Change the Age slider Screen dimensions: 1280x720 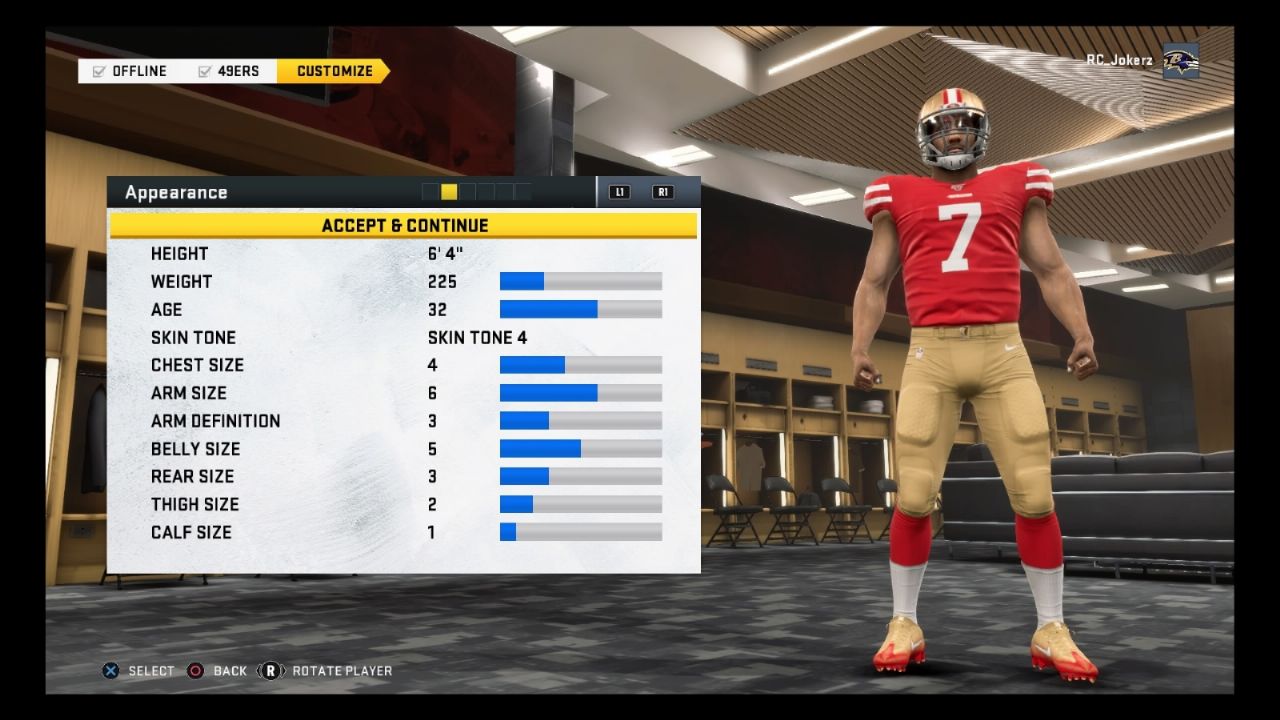[x=580, y=309]
